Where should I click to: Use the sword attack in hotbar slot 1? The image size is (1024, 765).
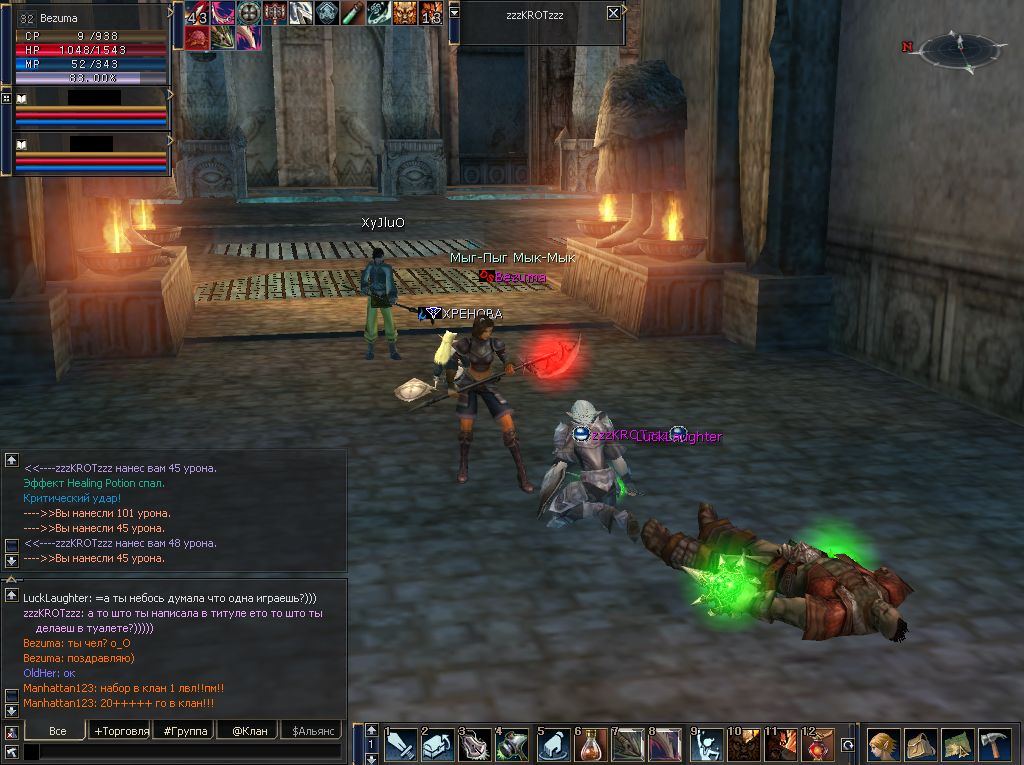401,746
